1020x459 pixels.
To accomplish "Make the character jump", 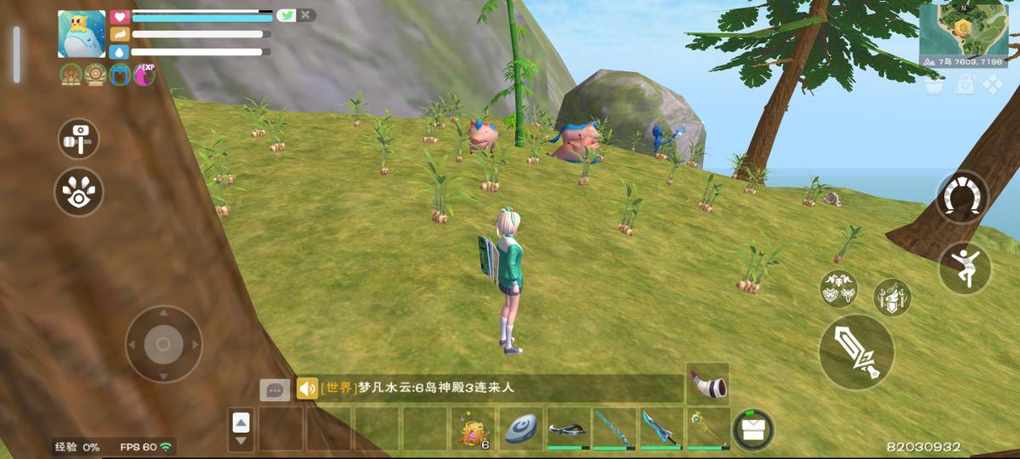I will [x=964, y=268].
